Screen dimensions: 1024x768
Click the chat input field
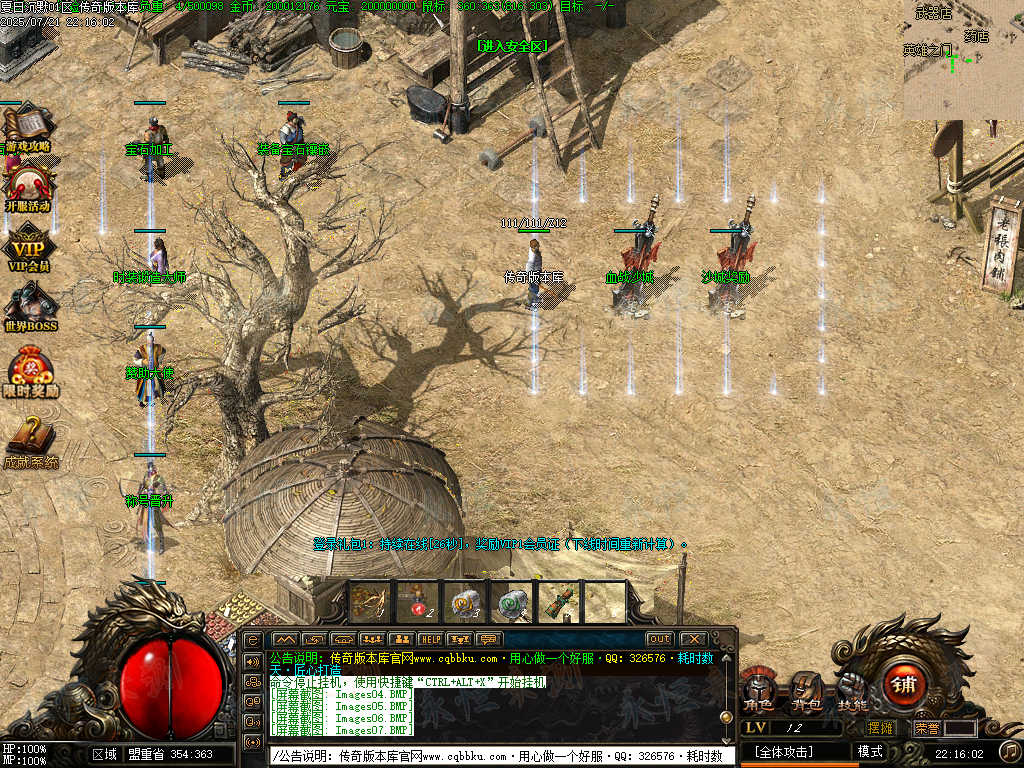click(500, 756)
